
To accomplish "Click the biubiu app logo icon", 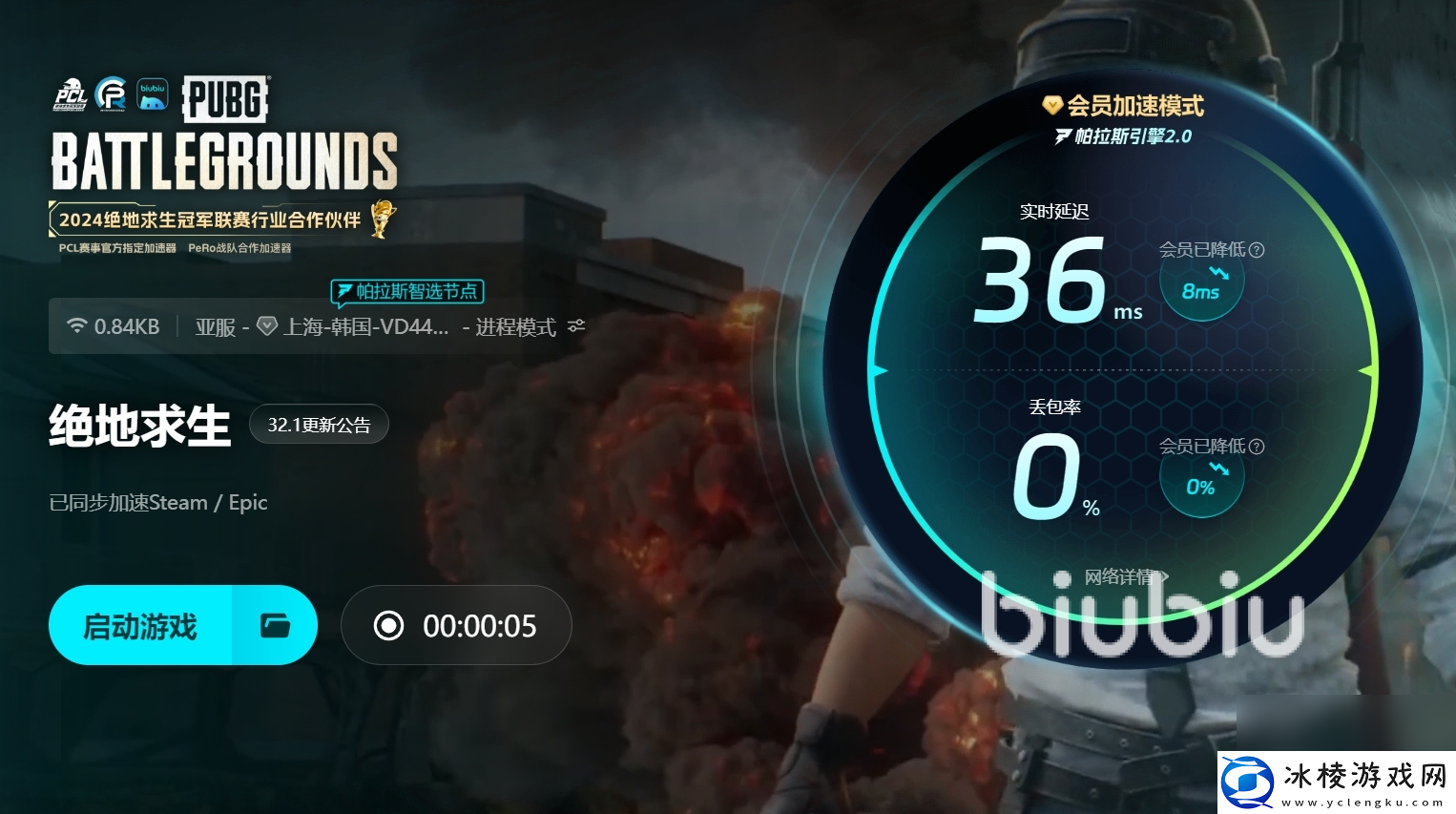I will click(152, 93).
